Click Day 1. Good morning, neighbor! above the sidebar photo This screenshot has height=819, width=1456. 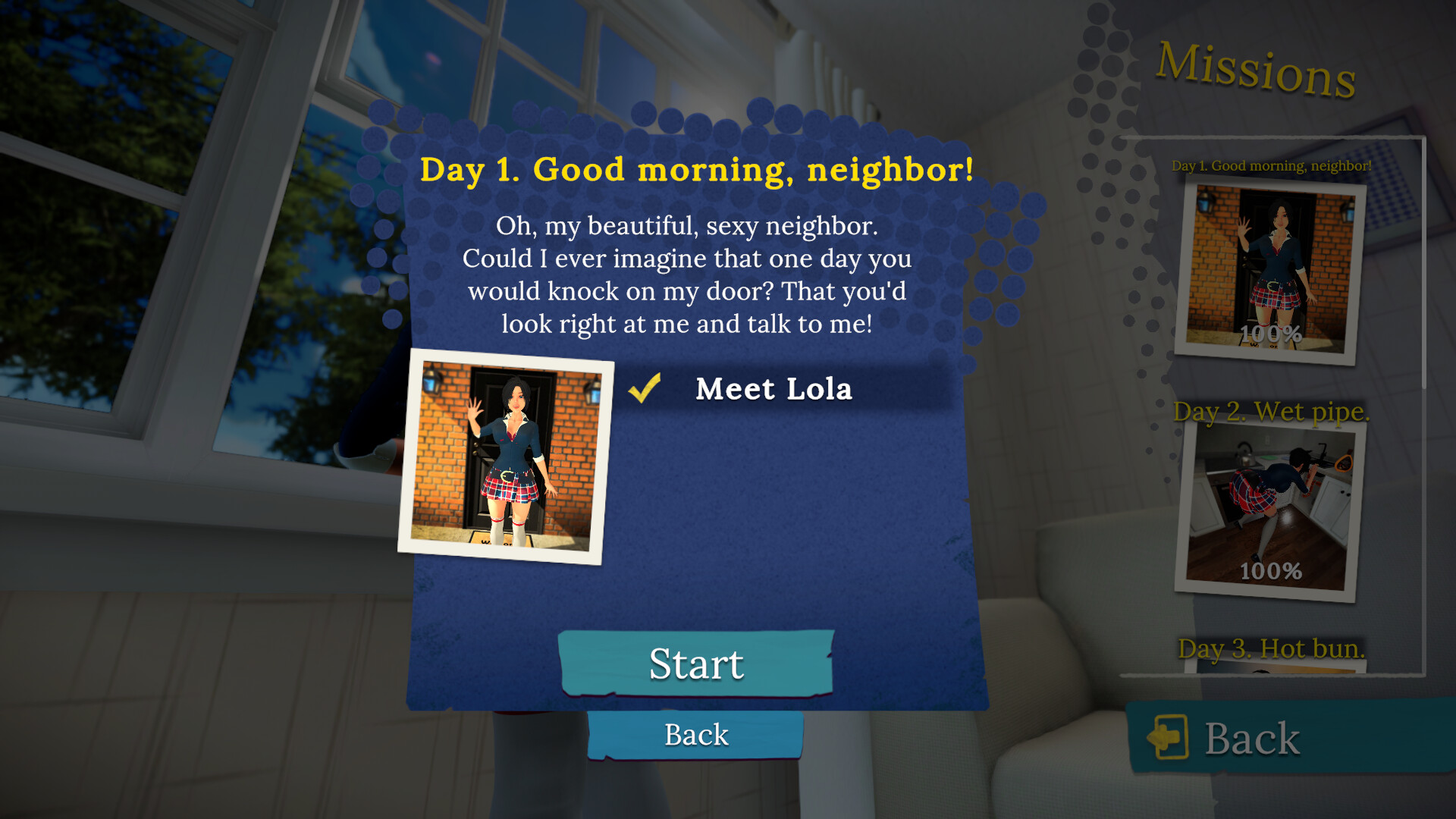coord(1269,165)
